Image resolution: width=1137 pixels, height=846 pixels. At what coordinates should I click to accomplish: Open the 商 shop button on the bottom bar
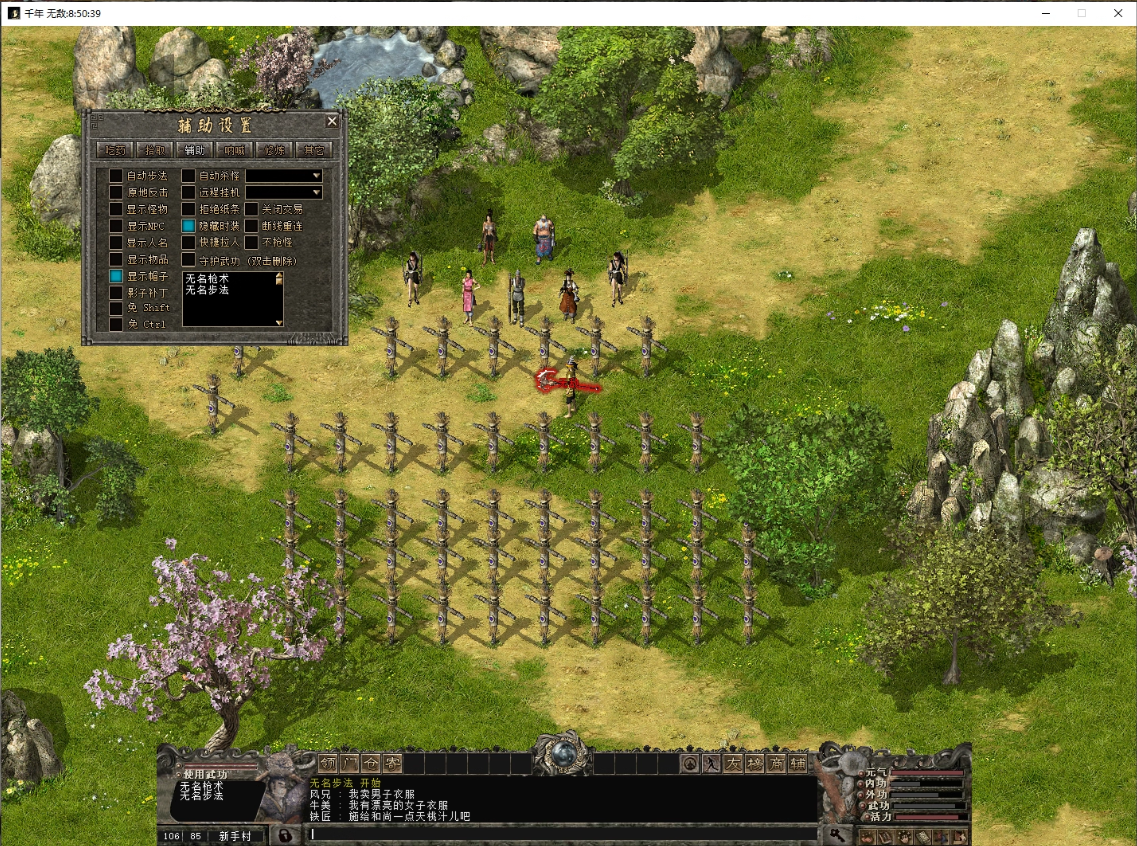[776, 763]
